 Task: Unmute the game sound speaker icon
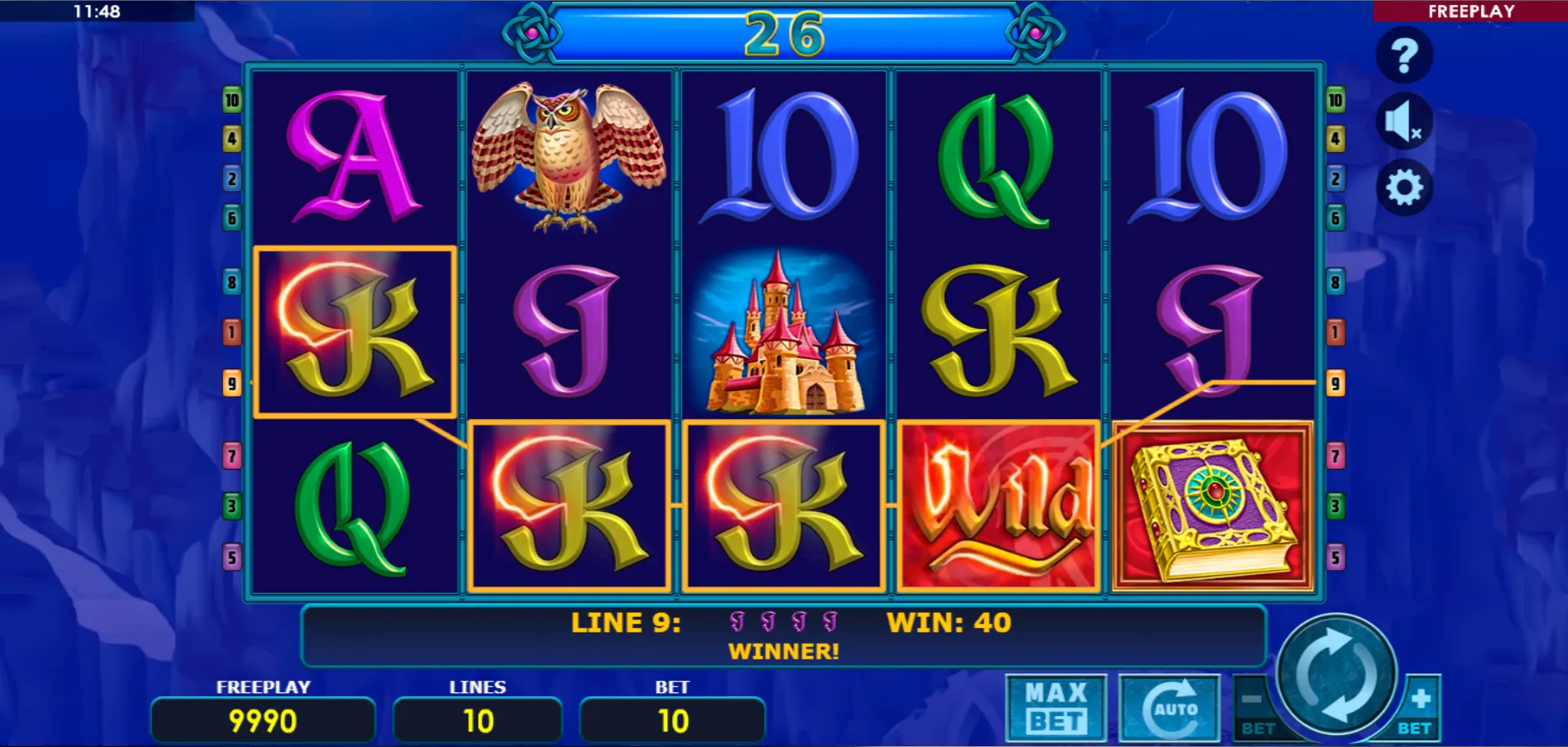[x=1403, y=119]
